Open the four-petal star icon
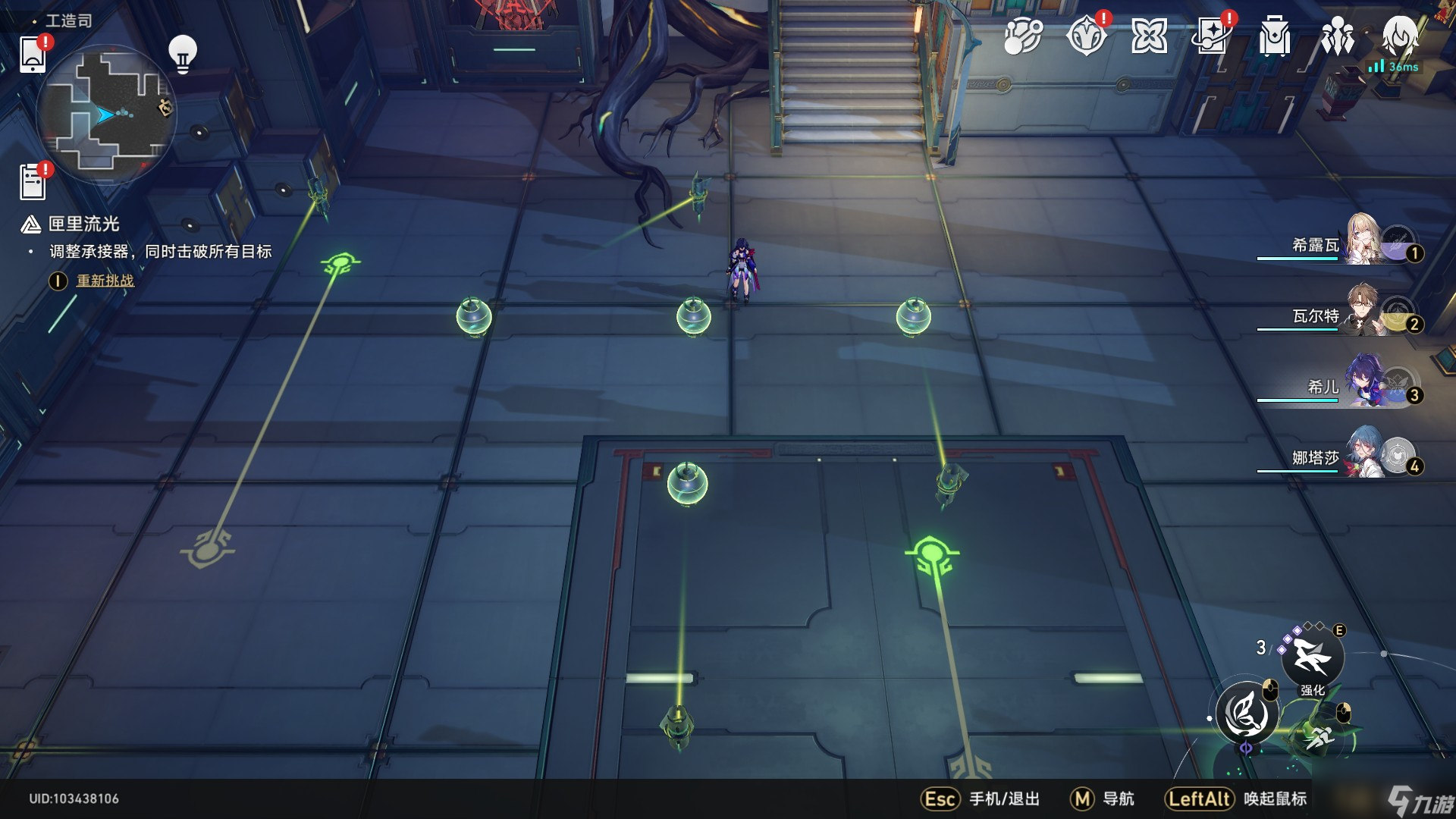Screen dimensions: 1456x819 (x=1149, y=36)
